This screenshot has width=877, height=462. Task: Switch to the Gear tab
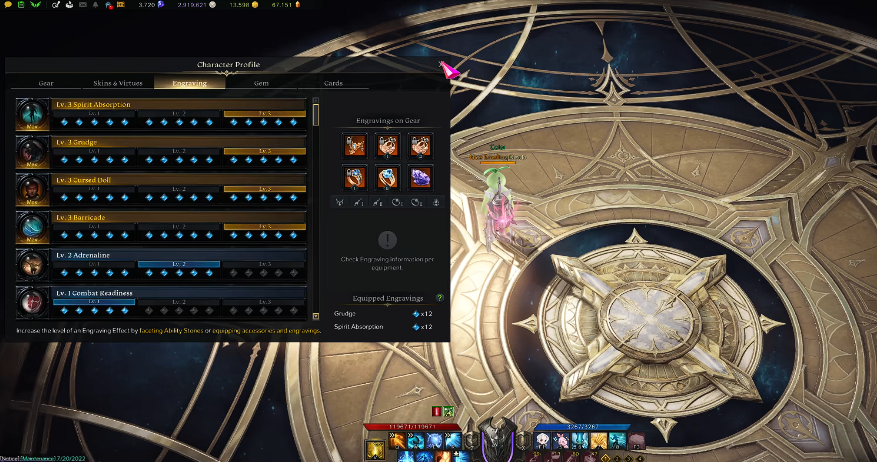pyautogui.click(x=46, y=83)
